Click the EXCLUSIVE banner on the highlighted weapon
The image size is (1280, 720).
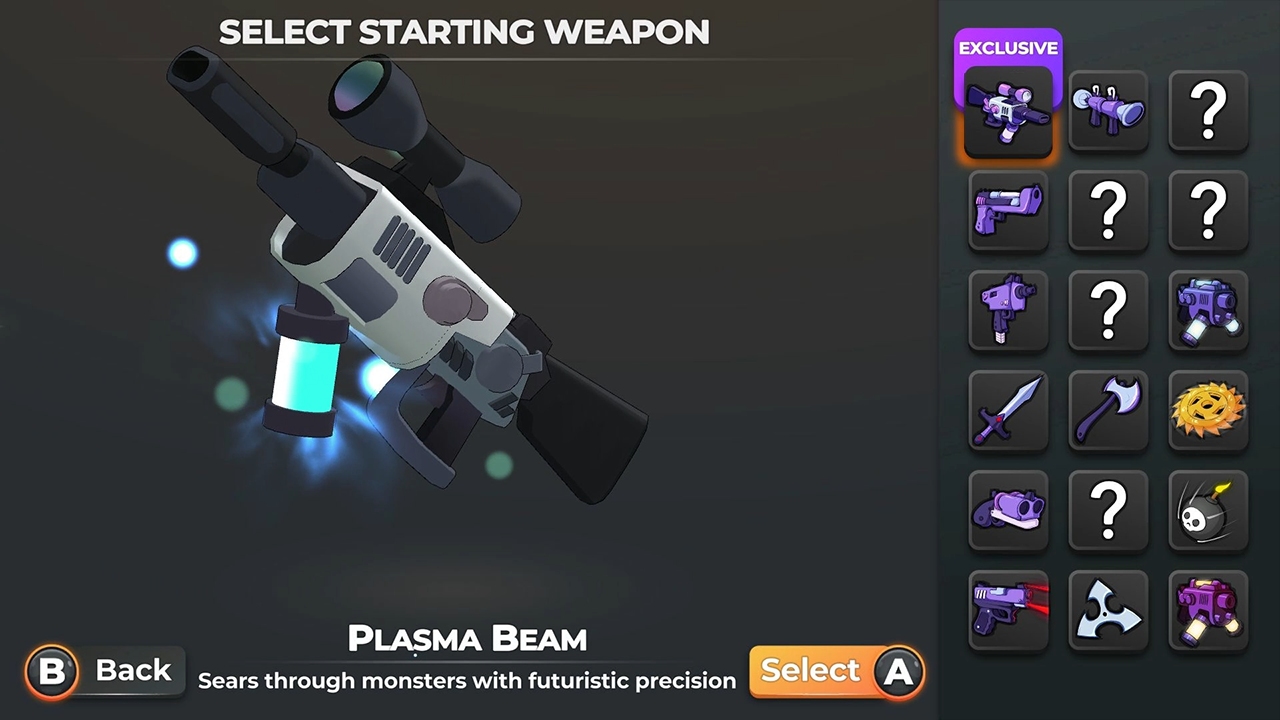pos(1008,48)
